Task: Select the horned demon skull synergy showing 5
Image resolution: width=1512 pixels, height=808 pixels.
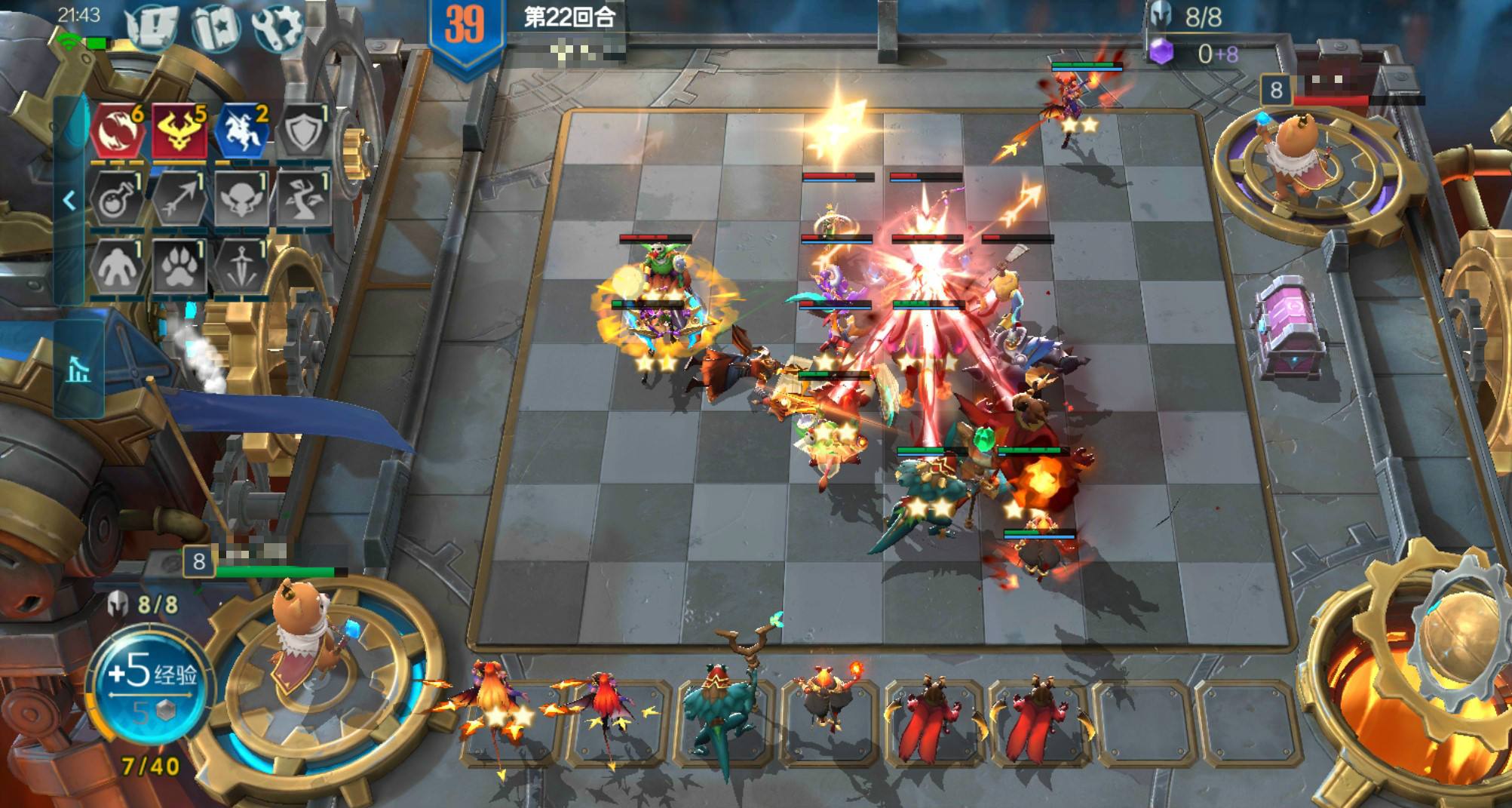Action: pos(179,131)
